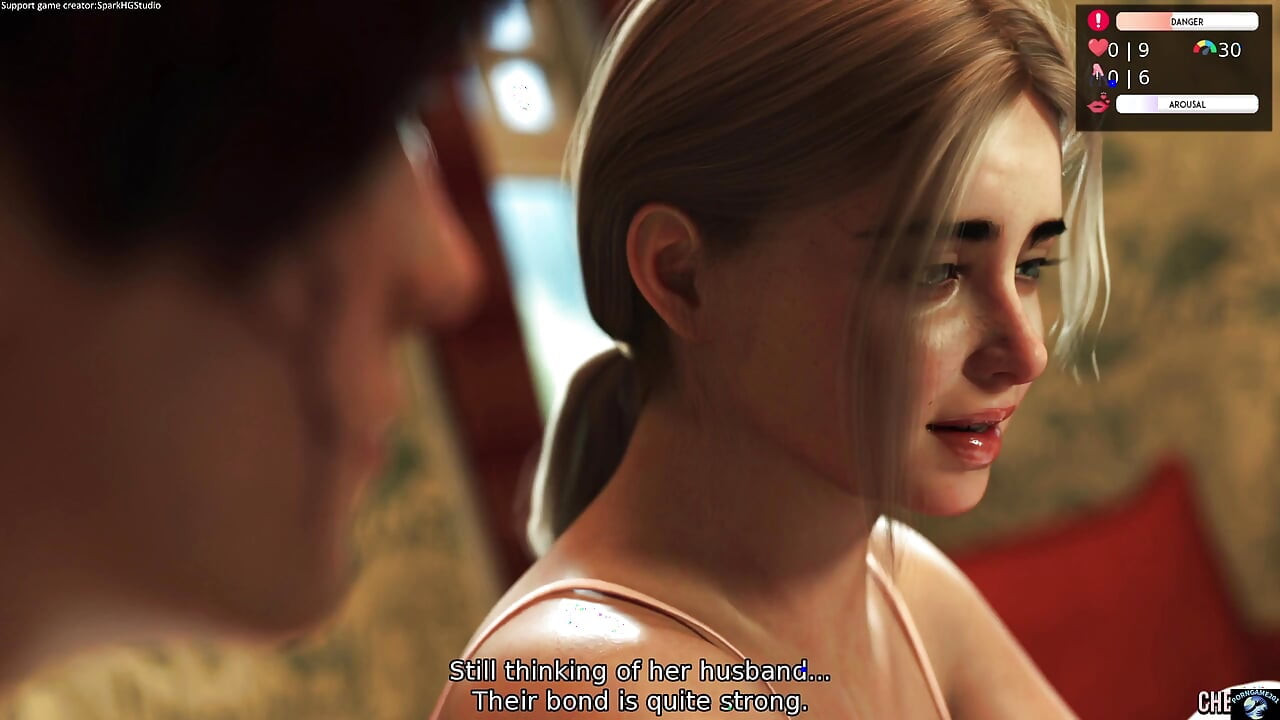Click the SparkHGStudio creator credit text
The height and width of the screenshot is (720, 1280).
tap(80, 4)
